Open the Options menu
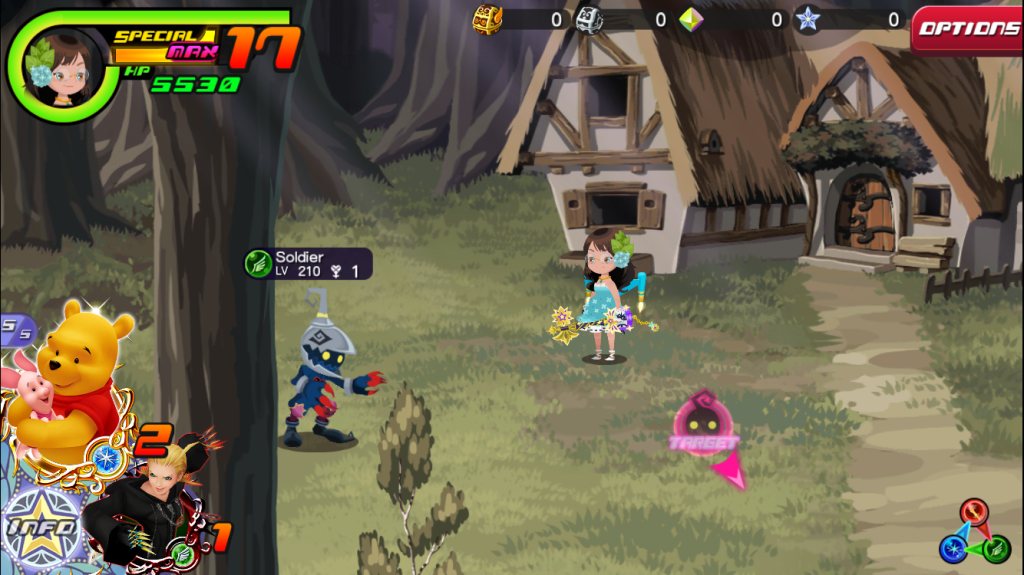The height and width of the screenshot is (575, 1024). click(967, 28)
